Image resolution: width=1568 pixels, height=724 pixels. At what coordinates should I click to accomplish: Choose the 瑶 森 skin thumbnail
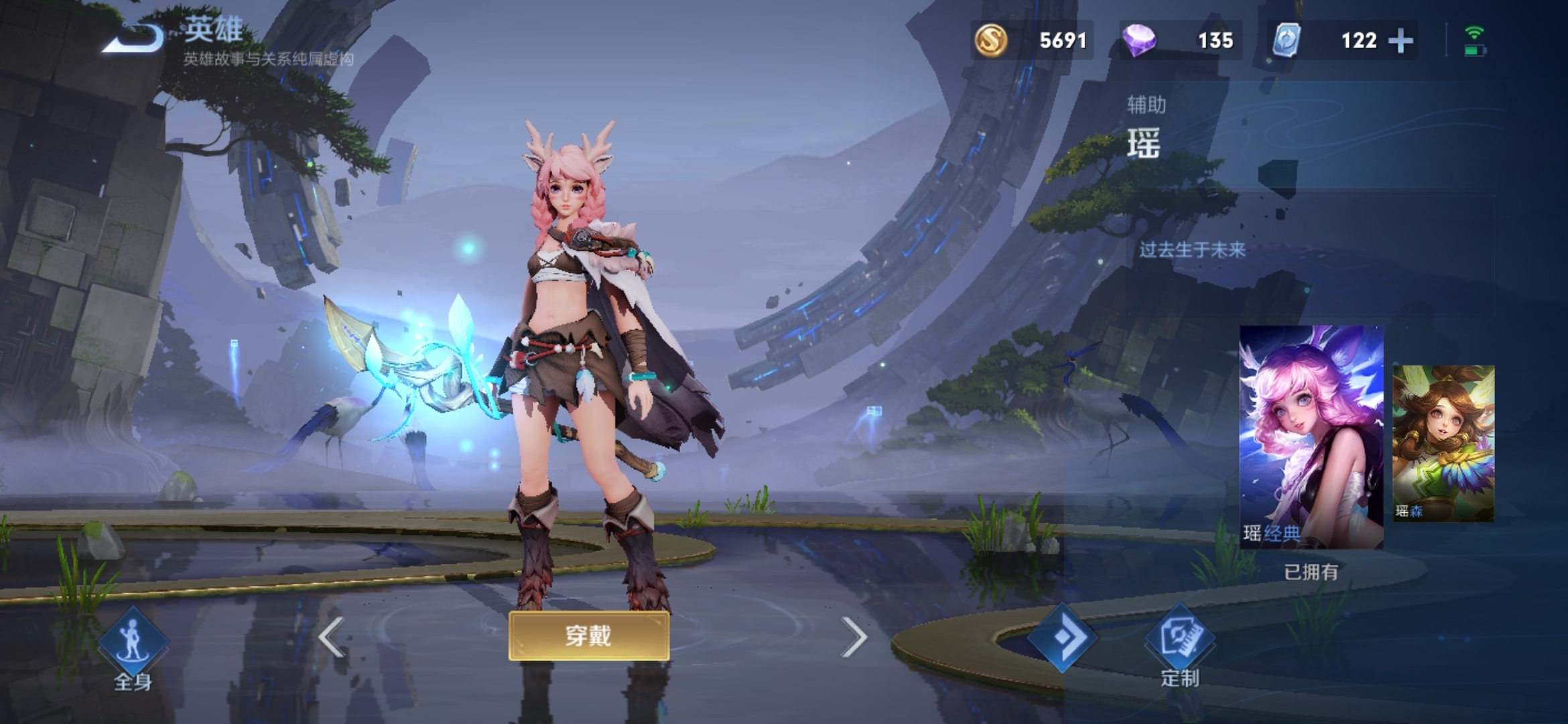coord(1443,444)
